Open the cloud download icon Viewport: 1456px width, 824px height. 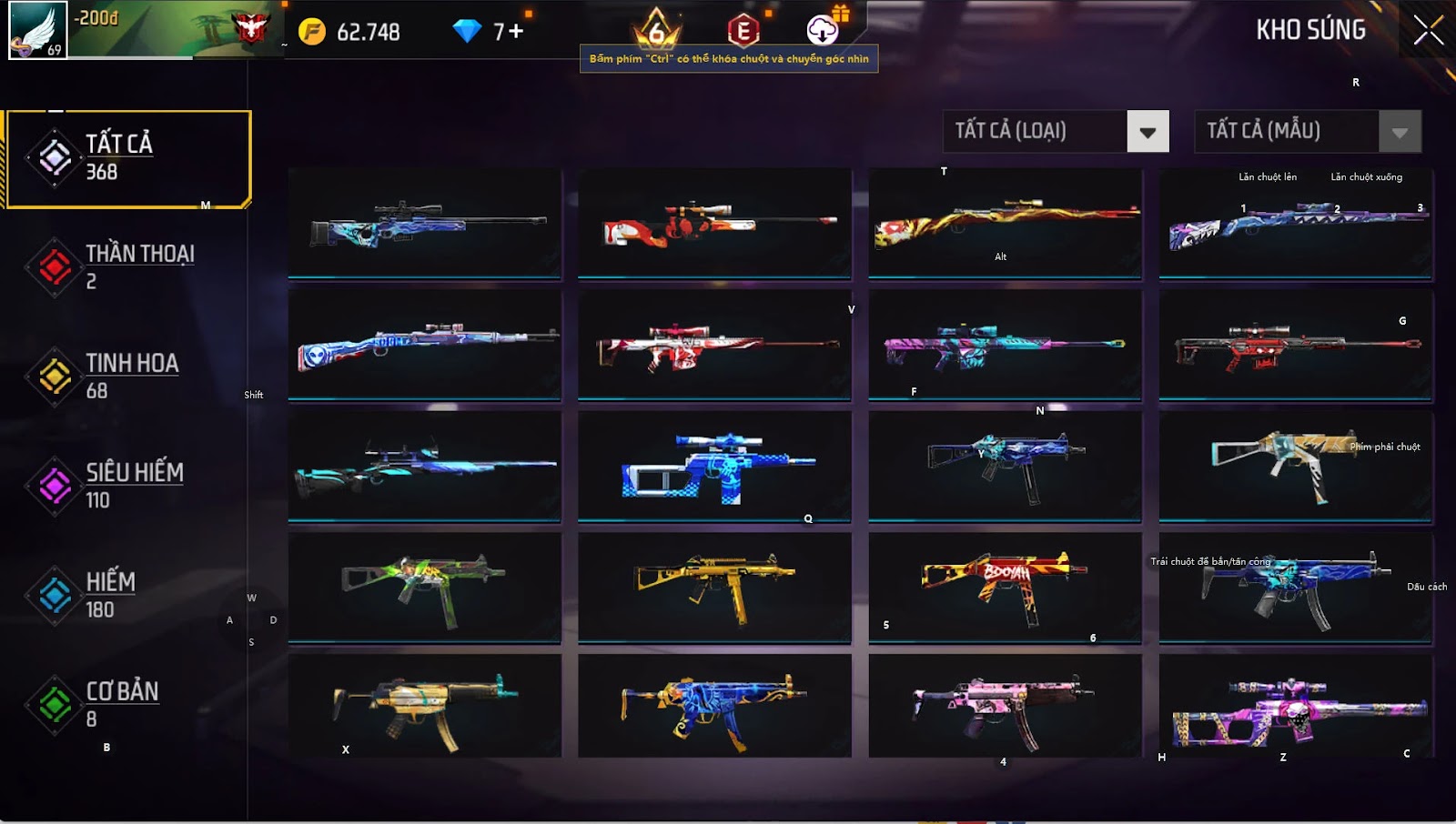tap(823, 30)
